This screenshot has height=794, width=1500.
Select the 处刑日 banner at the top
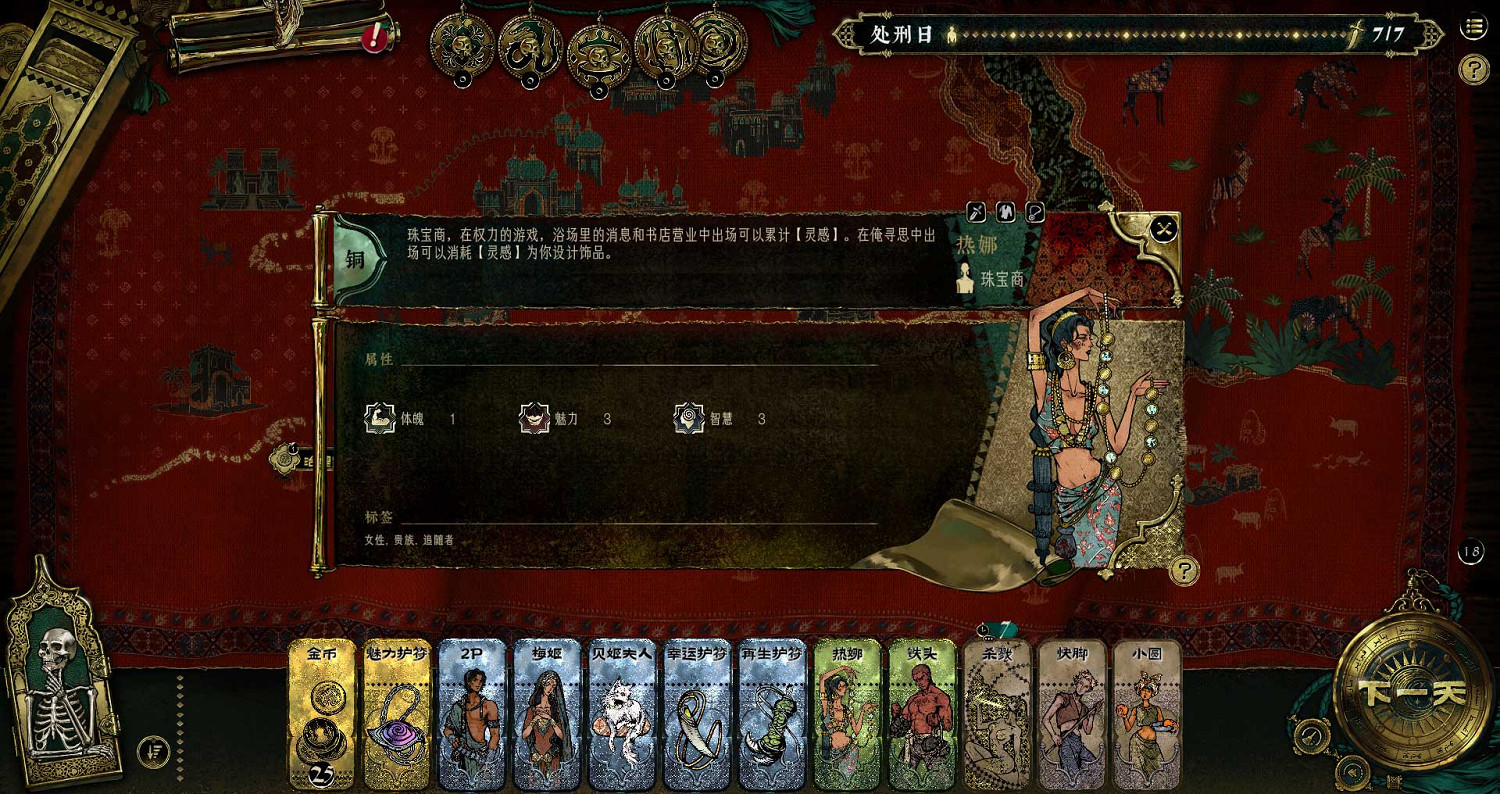898,33
